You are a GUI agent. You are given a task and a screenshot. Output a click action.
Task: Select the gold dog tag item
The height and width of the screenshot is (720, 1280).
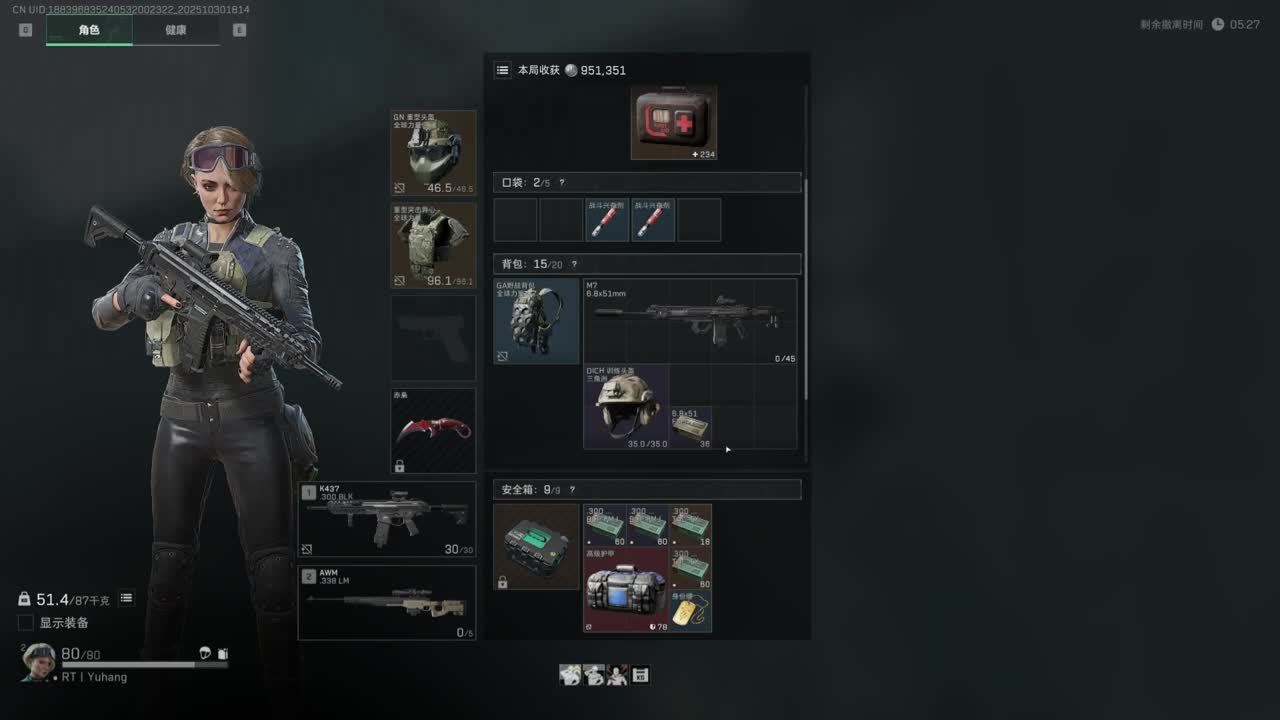pos(691,611)
